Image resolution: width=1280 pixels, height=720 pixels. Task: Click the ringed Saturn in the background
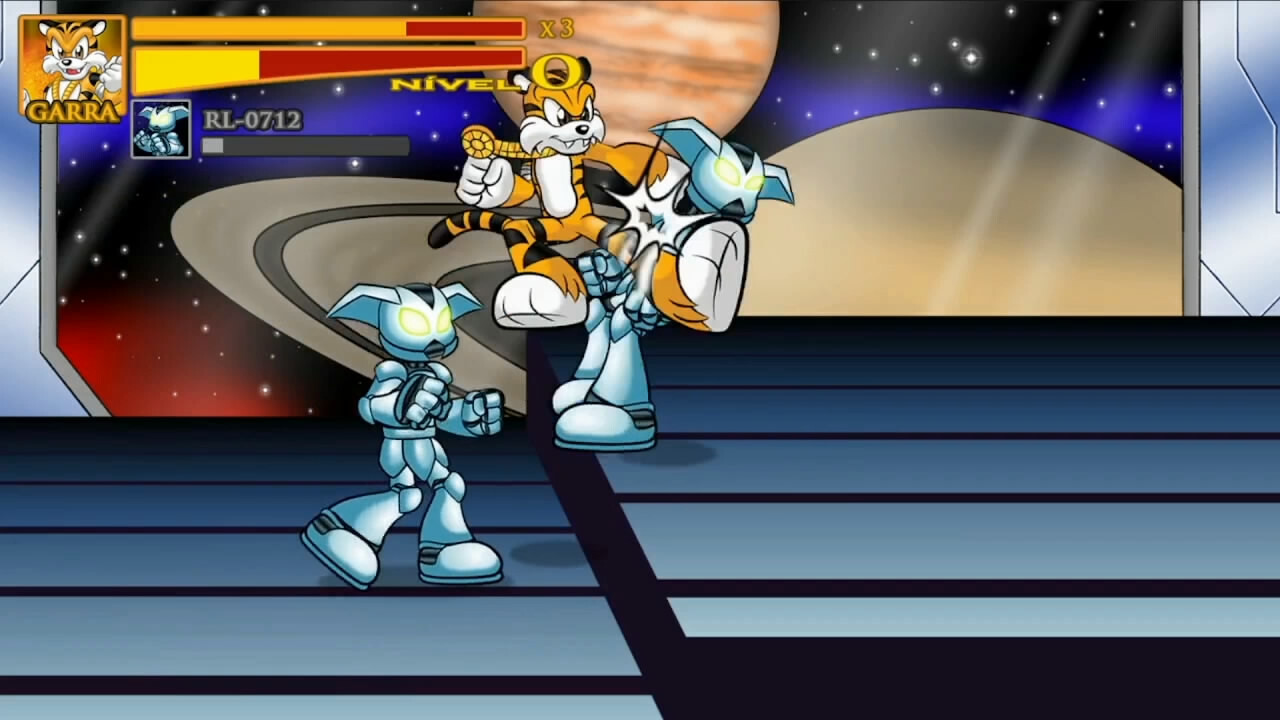300,240
